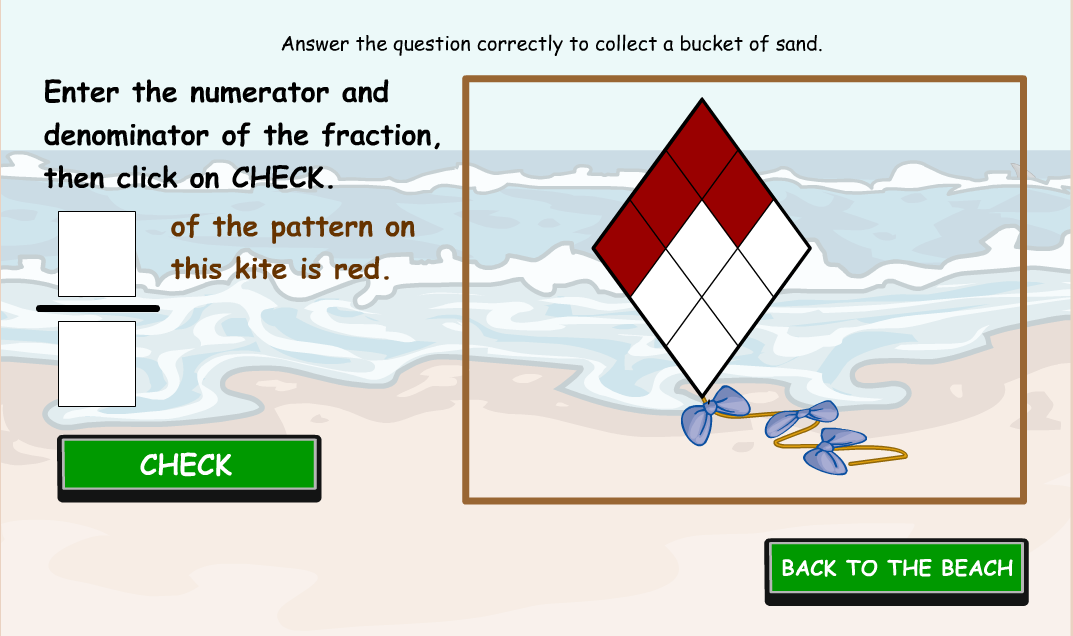Select the numerator input box
This screenshot has height=636, width=1073.
[97, 254]
